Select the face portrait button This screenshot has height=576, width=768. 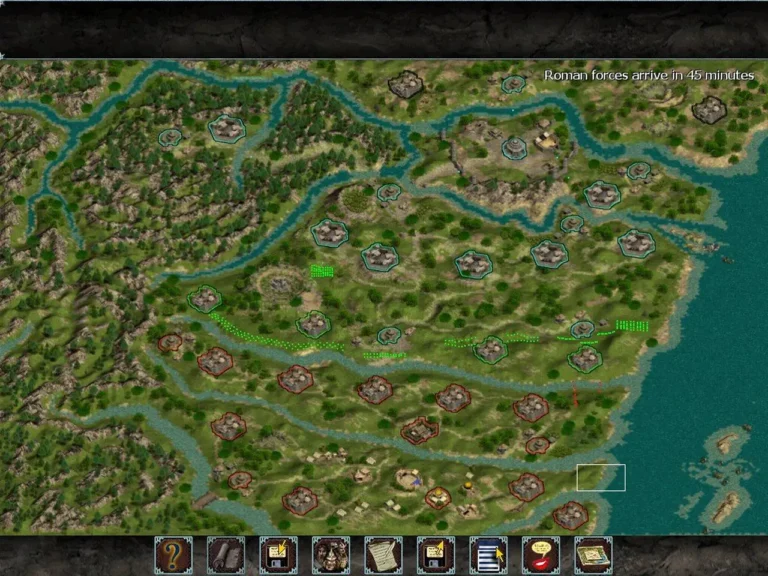point(330,554)
